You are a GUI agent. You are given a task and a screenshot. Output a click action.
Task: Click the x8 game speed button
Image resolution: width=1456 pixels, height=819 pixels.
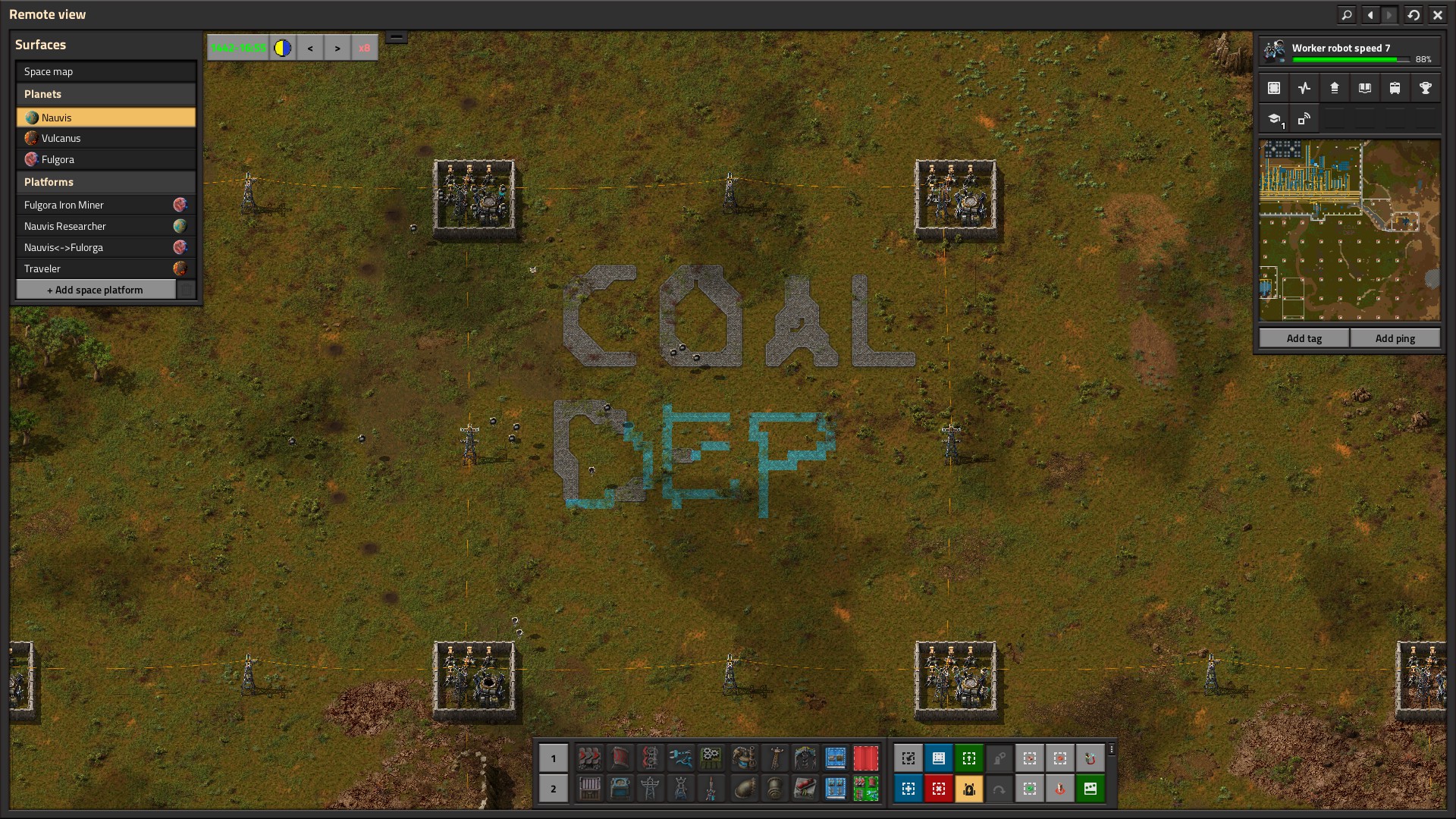(364, 48)
